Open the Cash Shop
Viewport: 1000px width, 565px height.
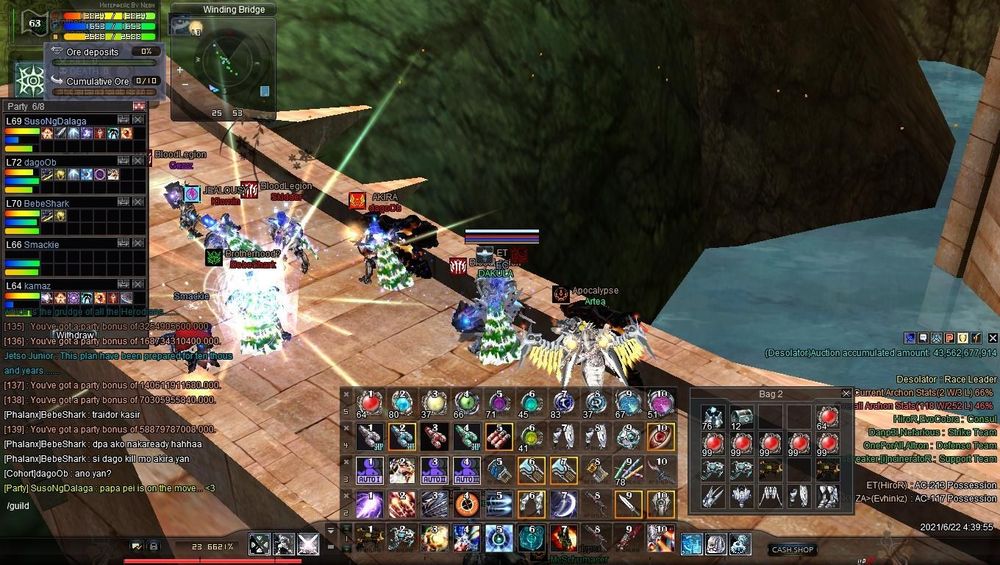[792, 549]
